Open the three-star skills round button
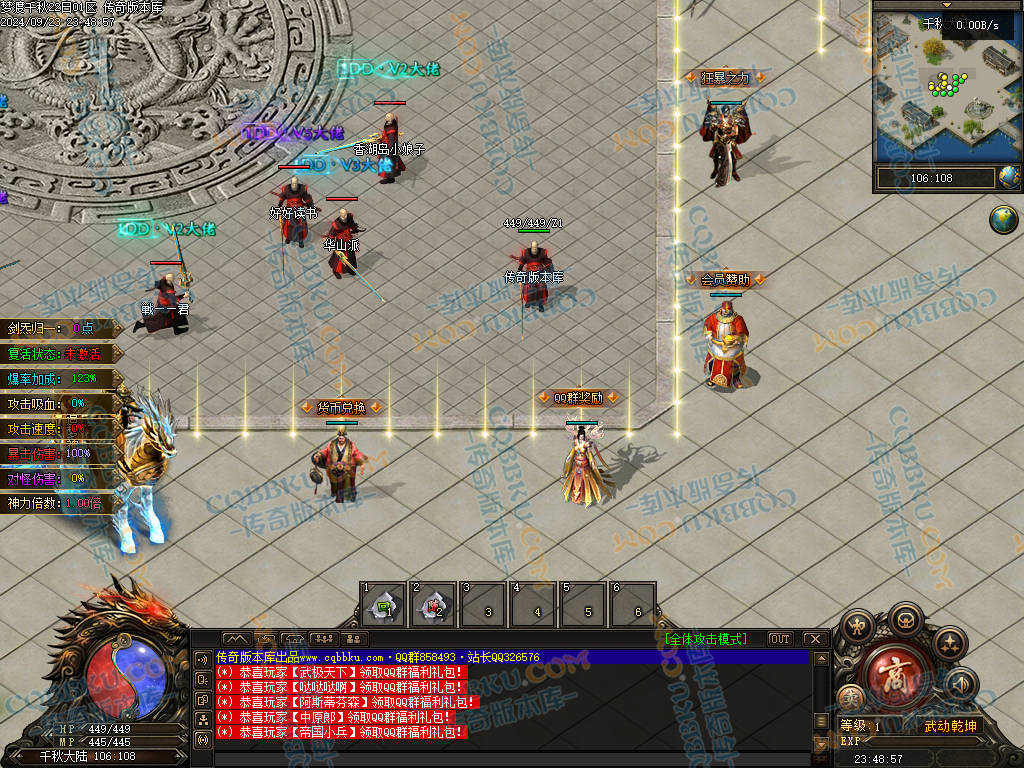1024x768 pixels. click(949, 641)
